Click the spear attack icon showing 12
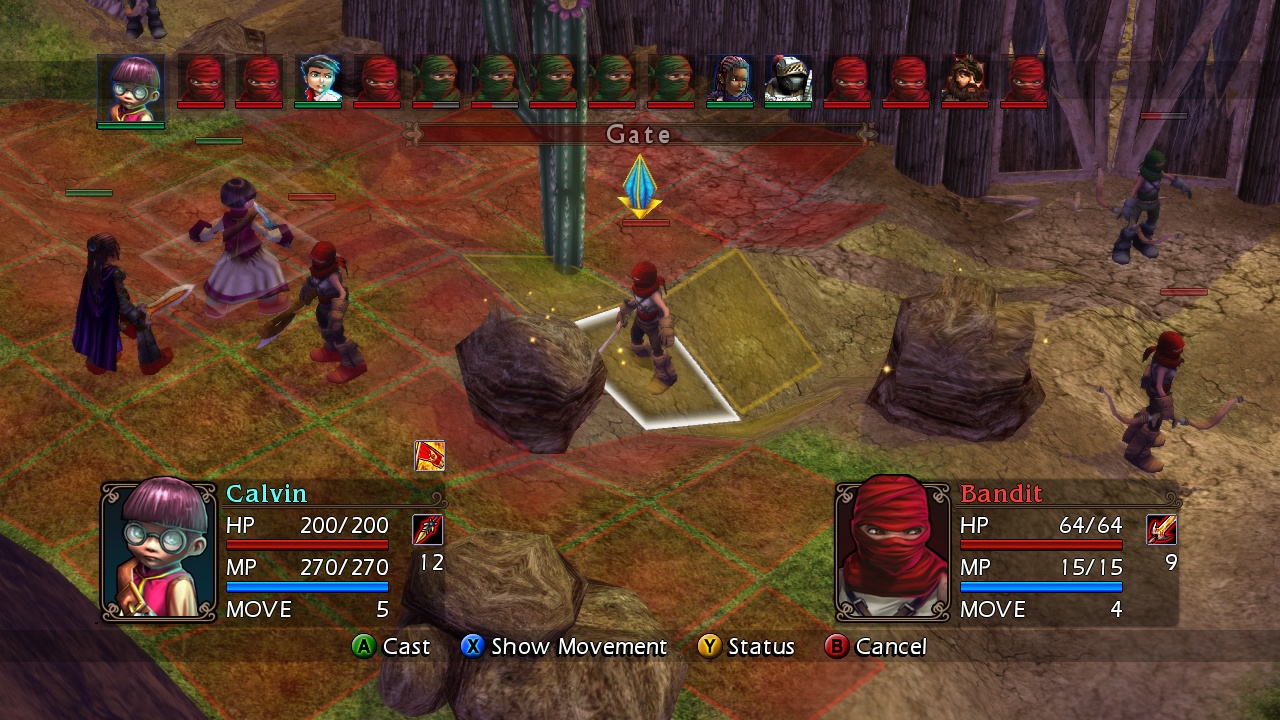This screenshot has width=1280, height=720. [428, 529]
